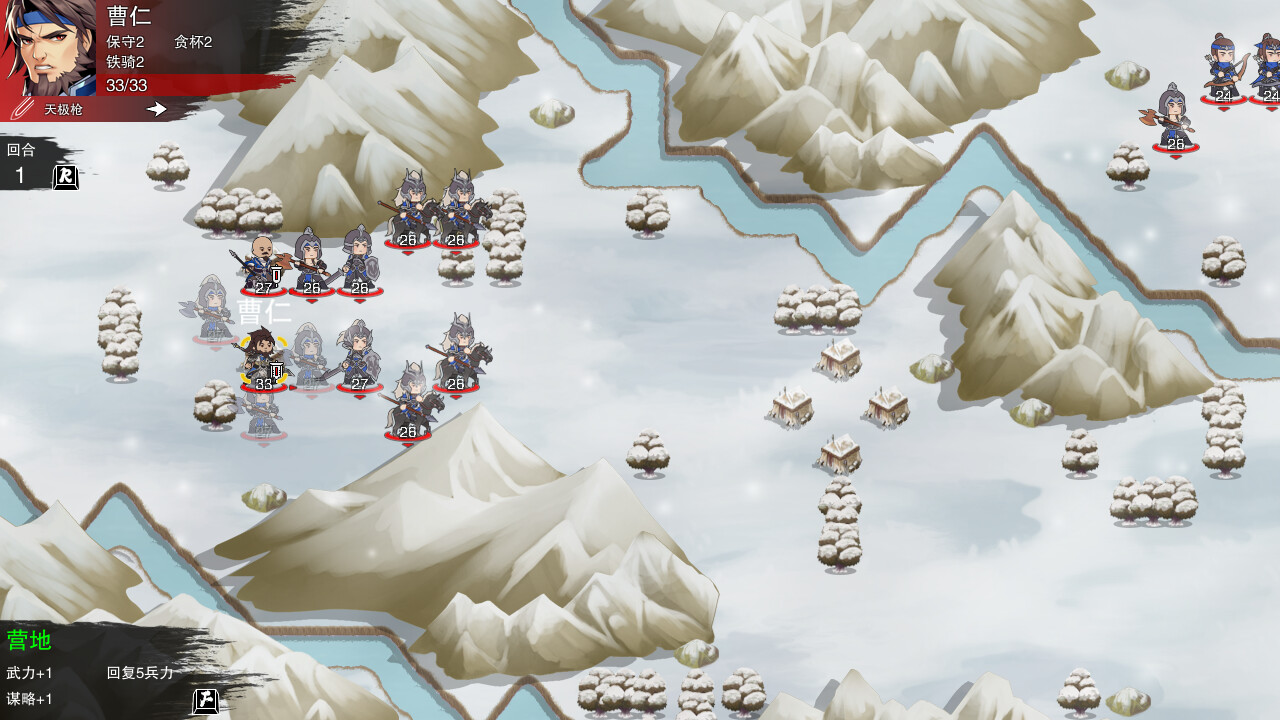Click the key hint icon in camp panel
The height and width of the screenshot is (720, 1280).
click(x=204, y=701)
